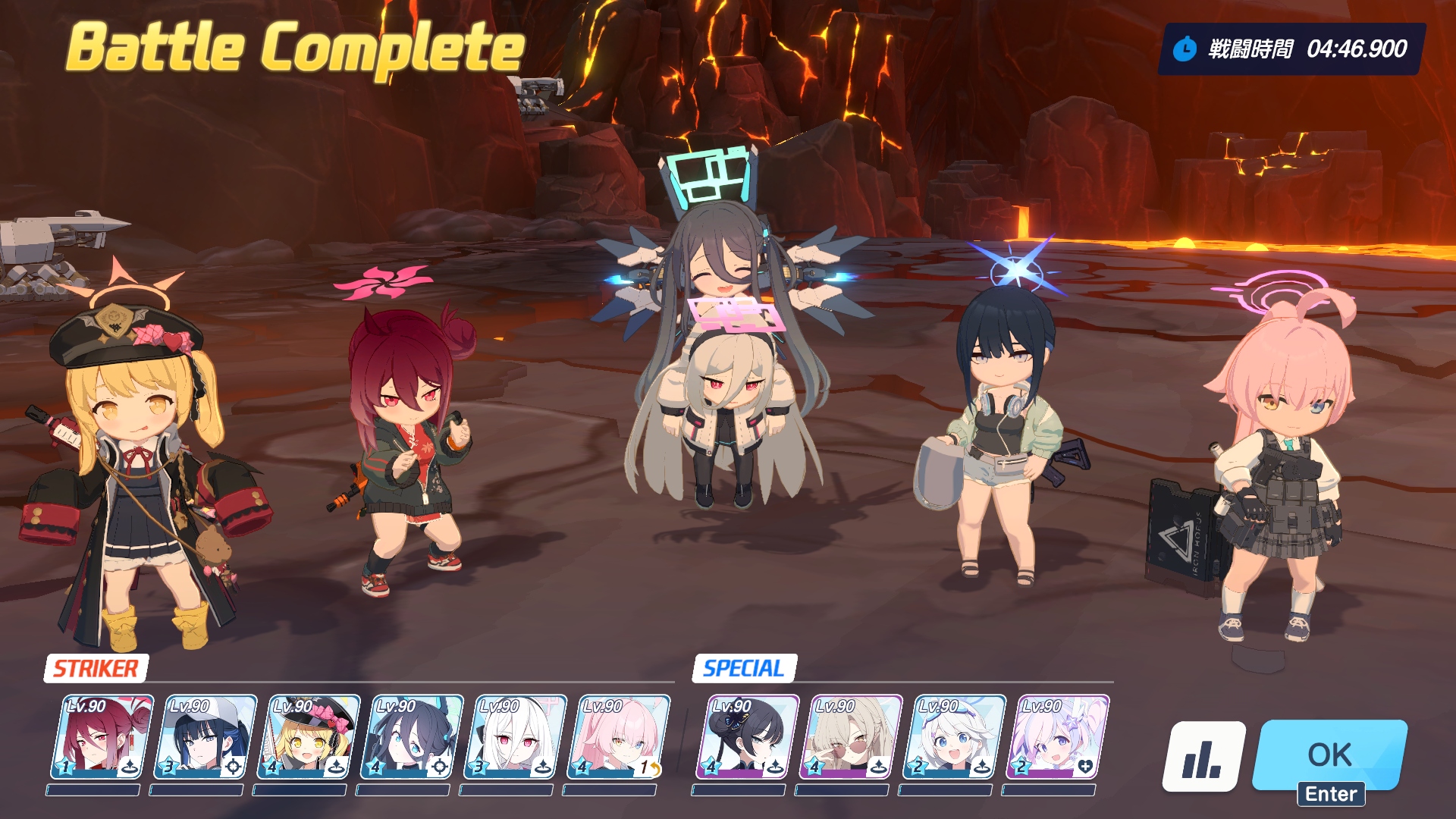The height and width of the screenshot is (819, 1456).
Task: Choose the lavender-haired special portrait with heart icon
Action: click(x=1056, y=737)
